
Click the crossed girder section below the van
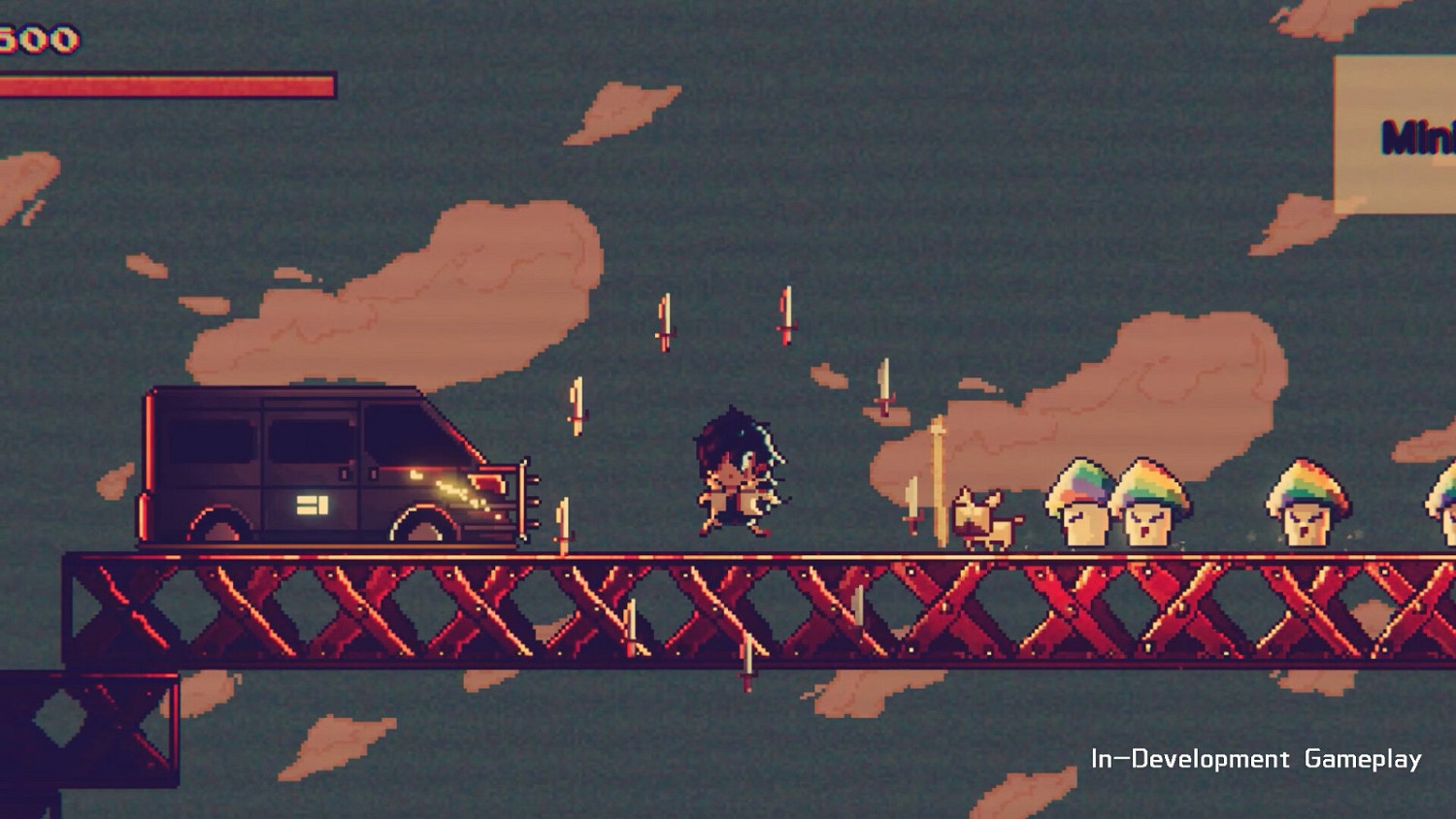320,611
